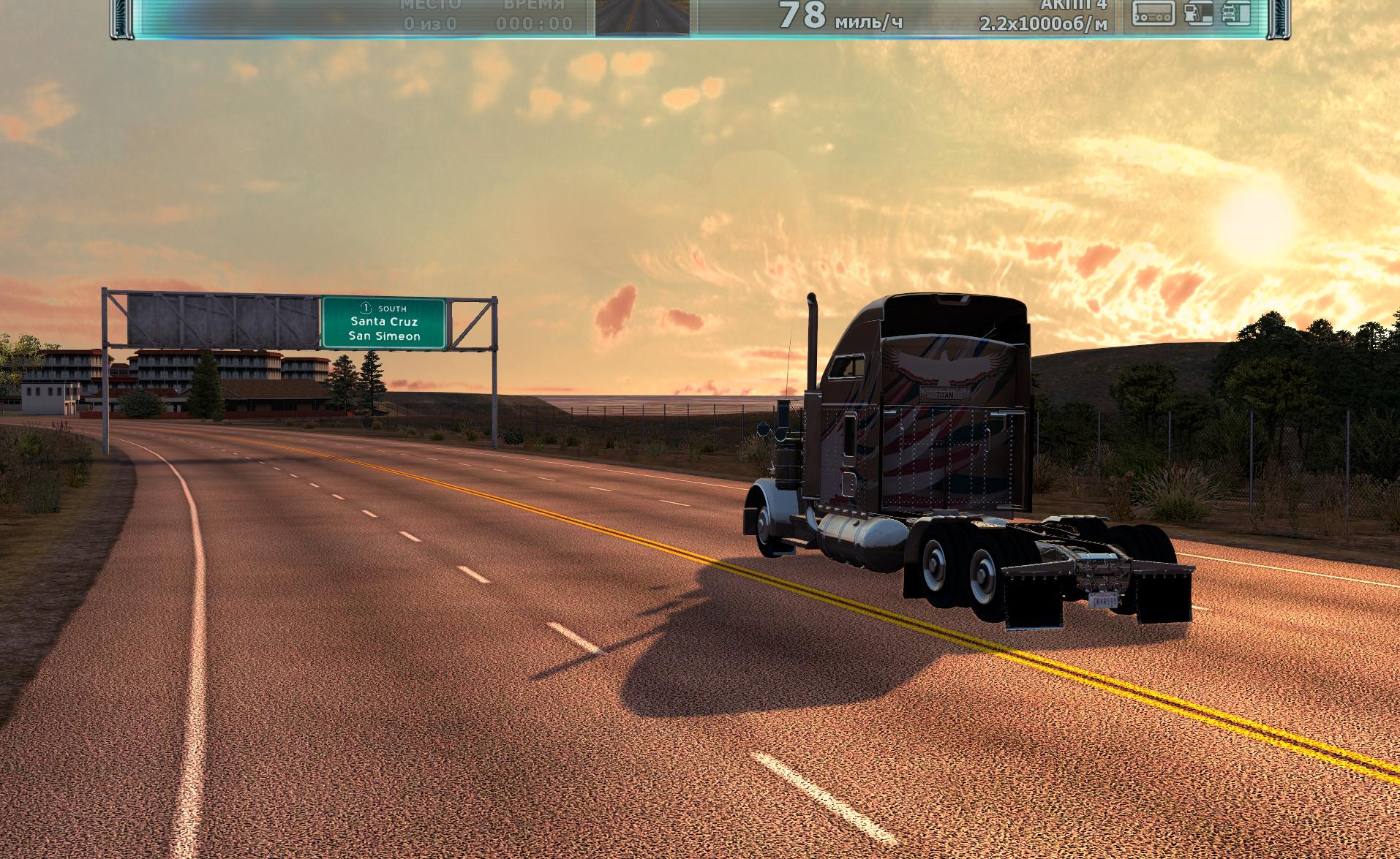Select the truck condition icon
1400x859 pixels.
1235,13
